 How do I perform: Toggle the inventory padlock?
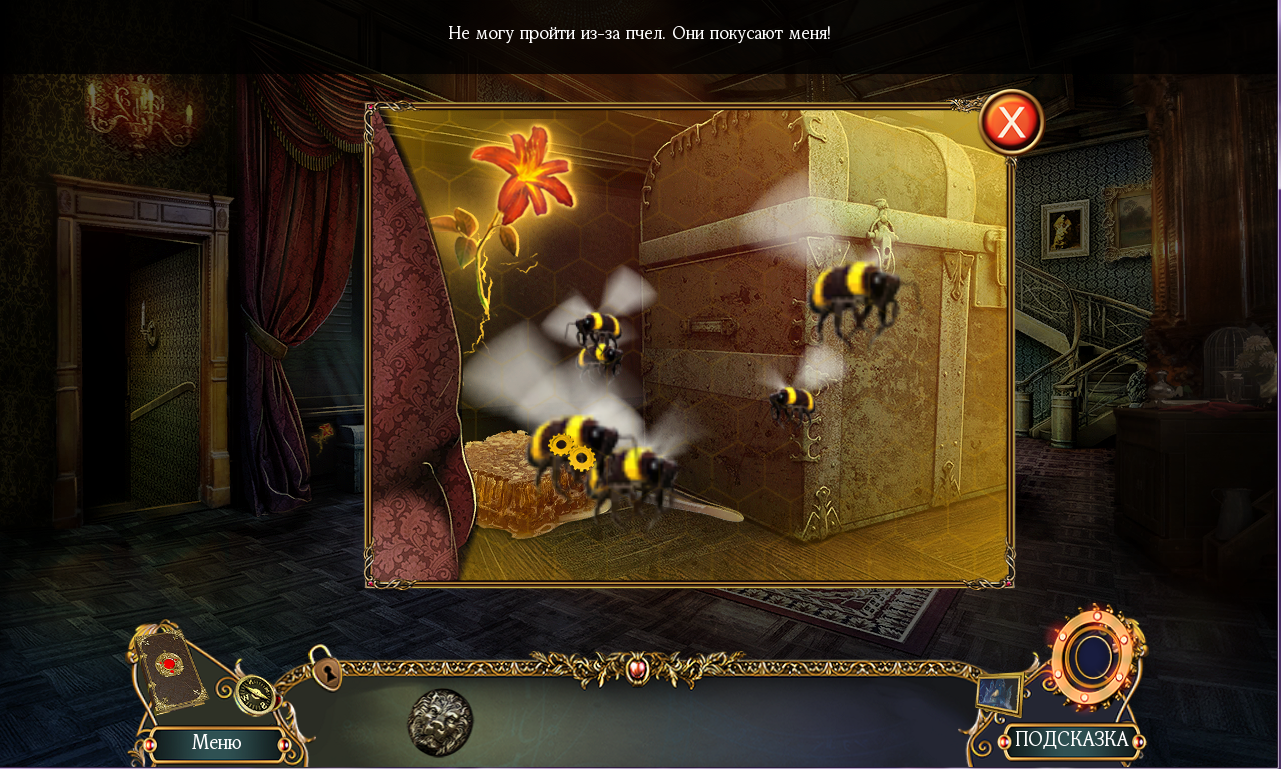pos(325,670)
